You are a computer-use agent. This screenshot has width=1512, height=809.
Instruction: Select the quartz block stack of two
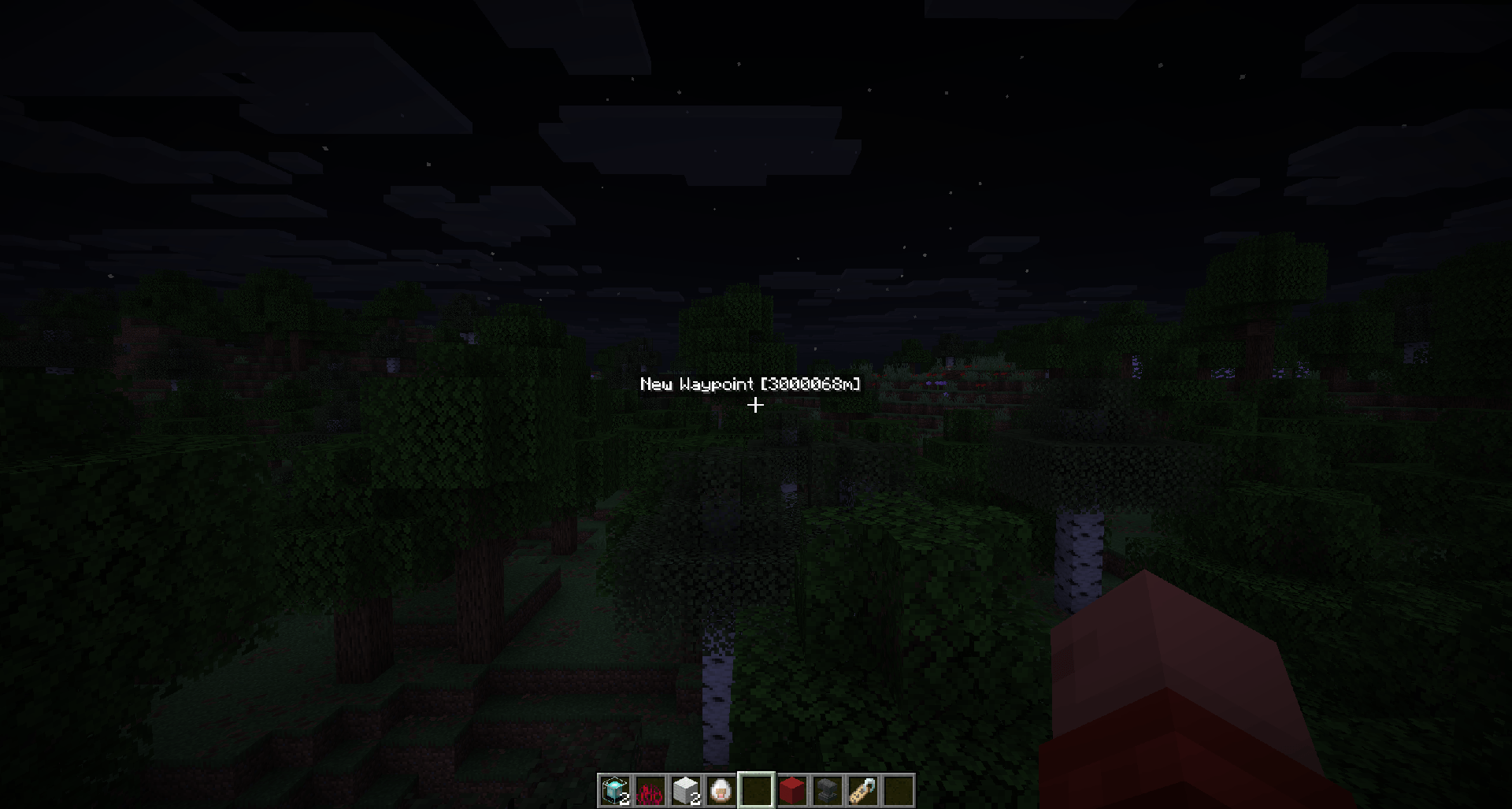coord(687,790)
